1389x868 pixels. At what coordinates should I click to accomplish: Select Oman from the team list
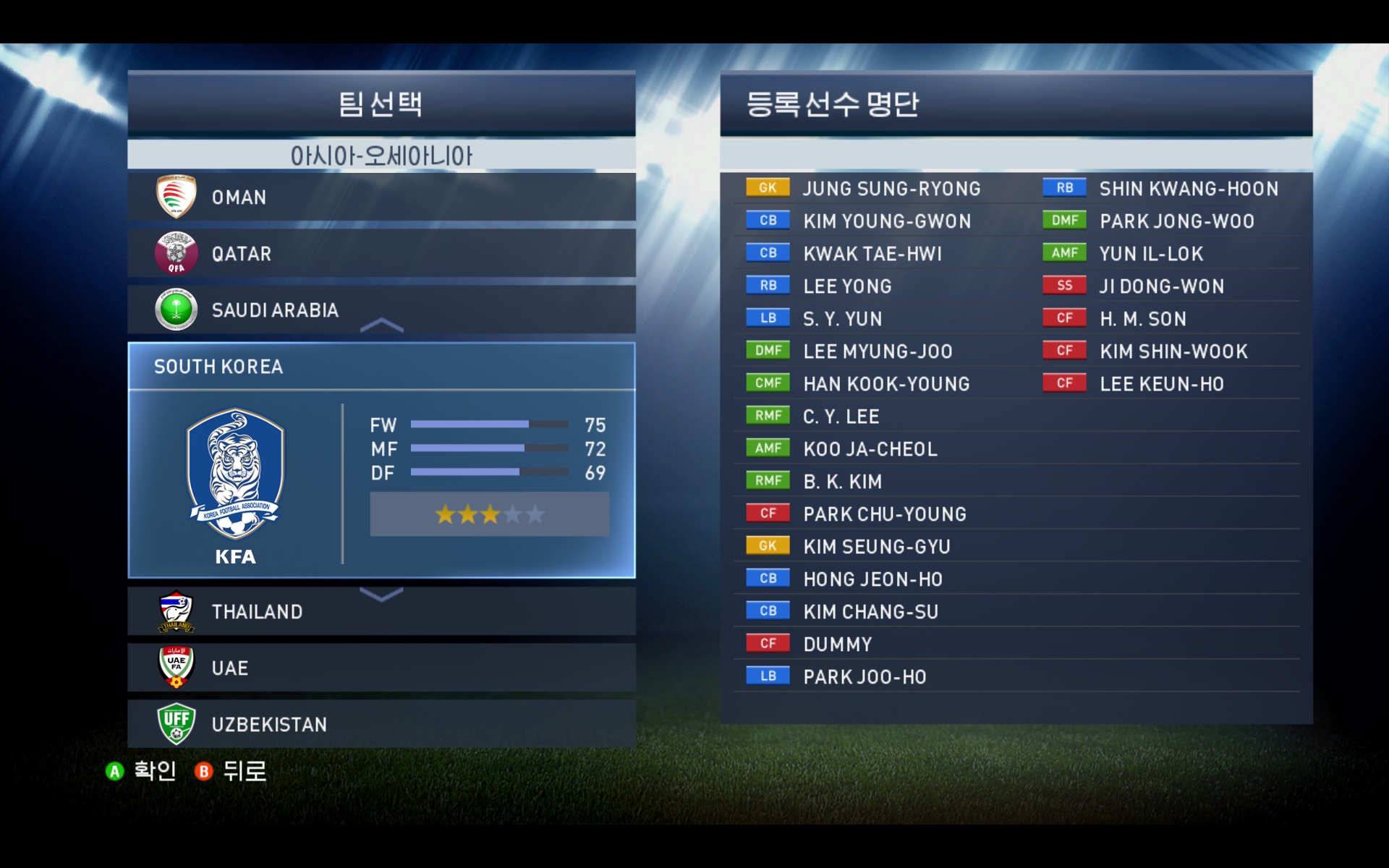381,197
